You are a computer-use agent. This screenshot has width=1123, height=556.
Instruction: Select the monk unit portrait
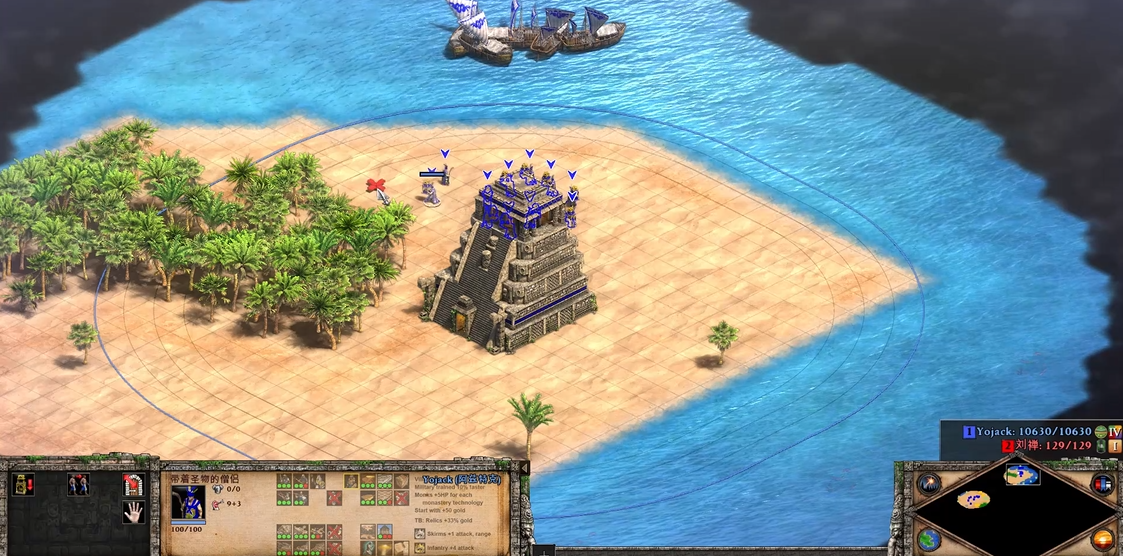pyautogui.click(x=188, y=502)
